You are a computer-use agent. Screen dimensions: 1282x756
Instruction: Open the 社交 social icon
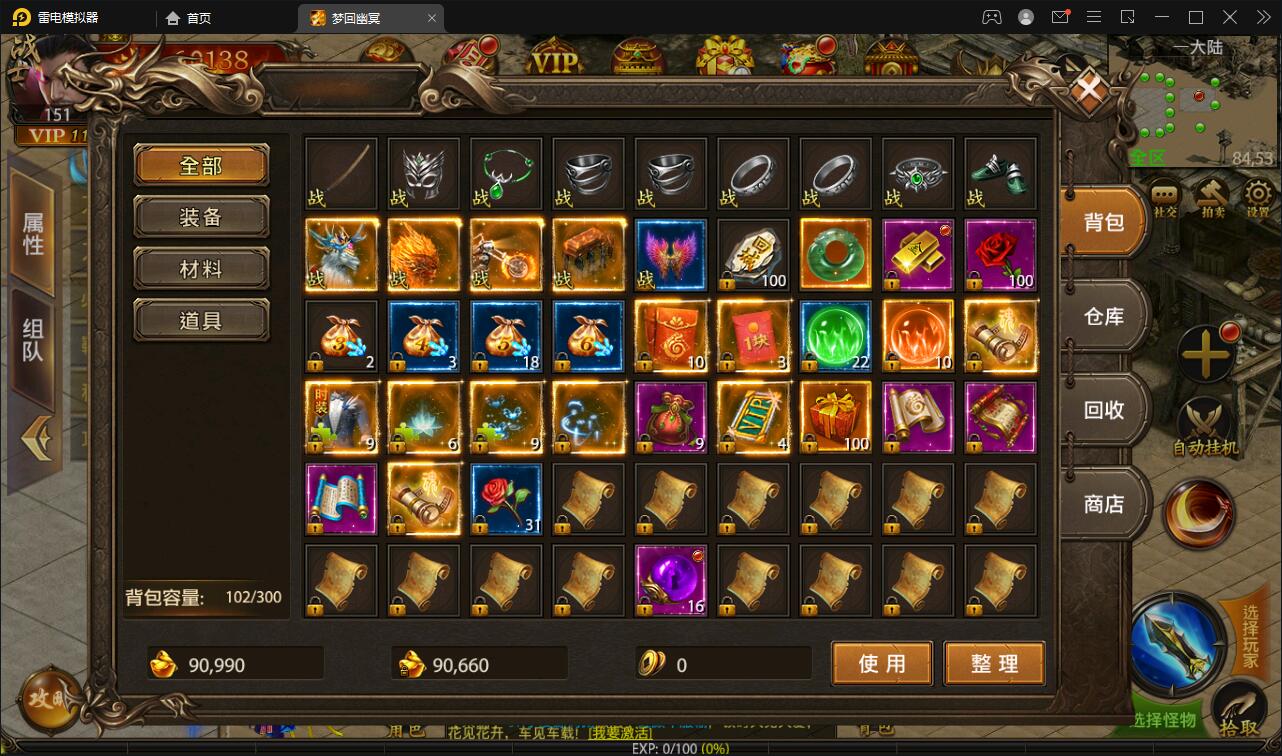(x=1163, y=194)
